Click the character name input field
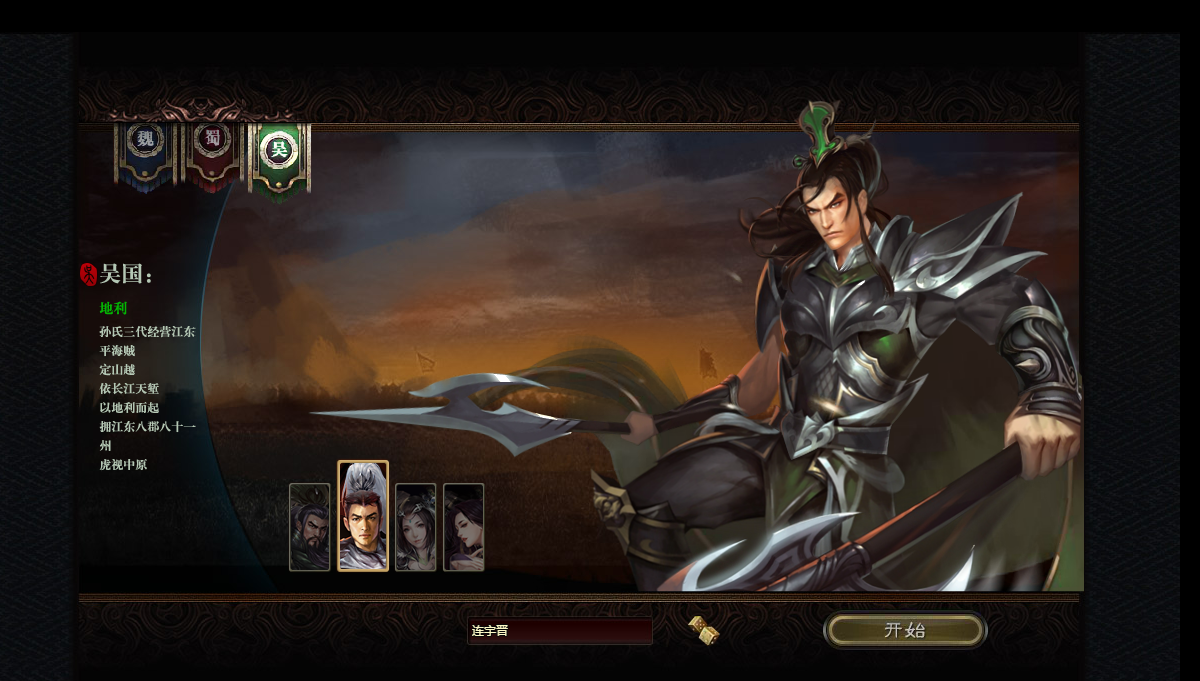1200x681 pixels. 559,631
